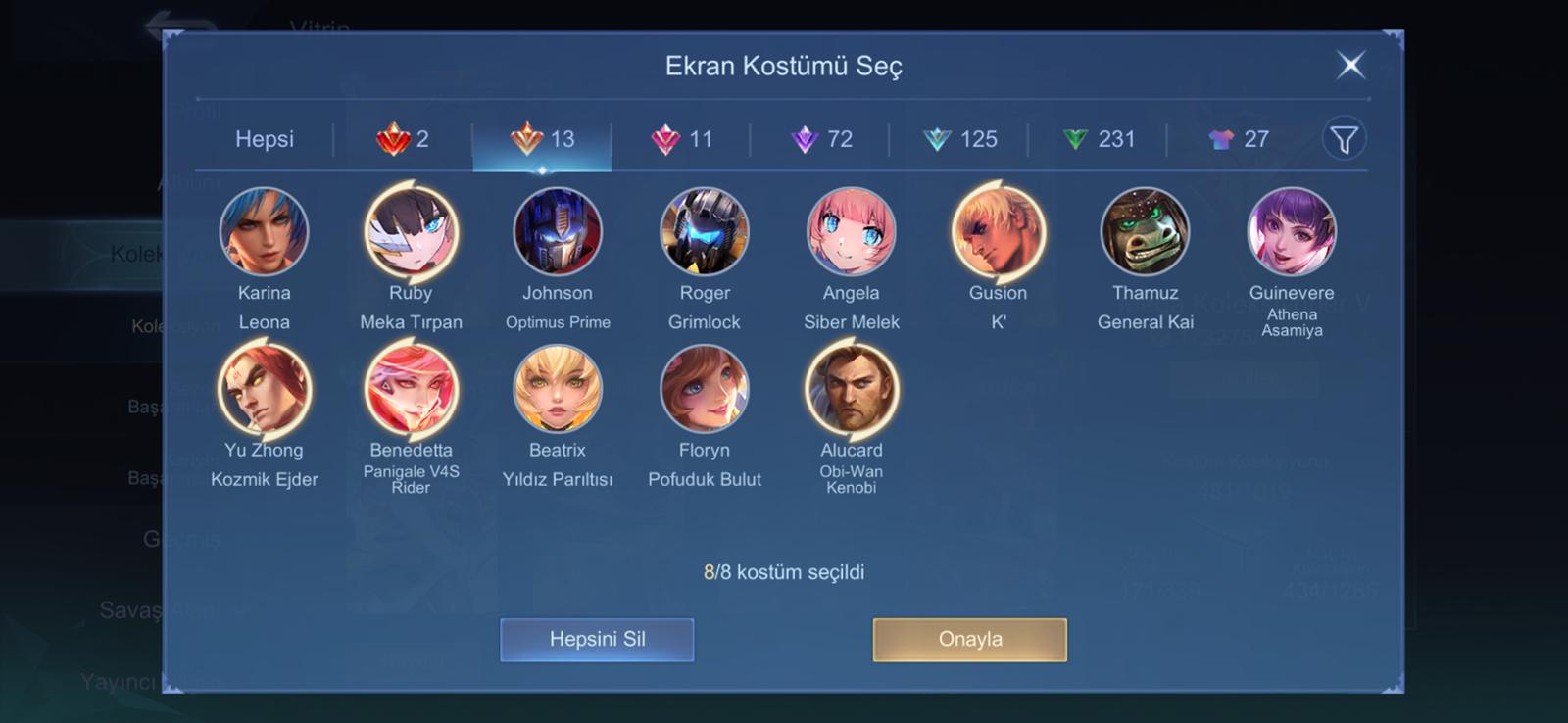This screenshot has width=1568, height=723.
Task: Select Thamuz's General Kai skin
Action: 1145,232
